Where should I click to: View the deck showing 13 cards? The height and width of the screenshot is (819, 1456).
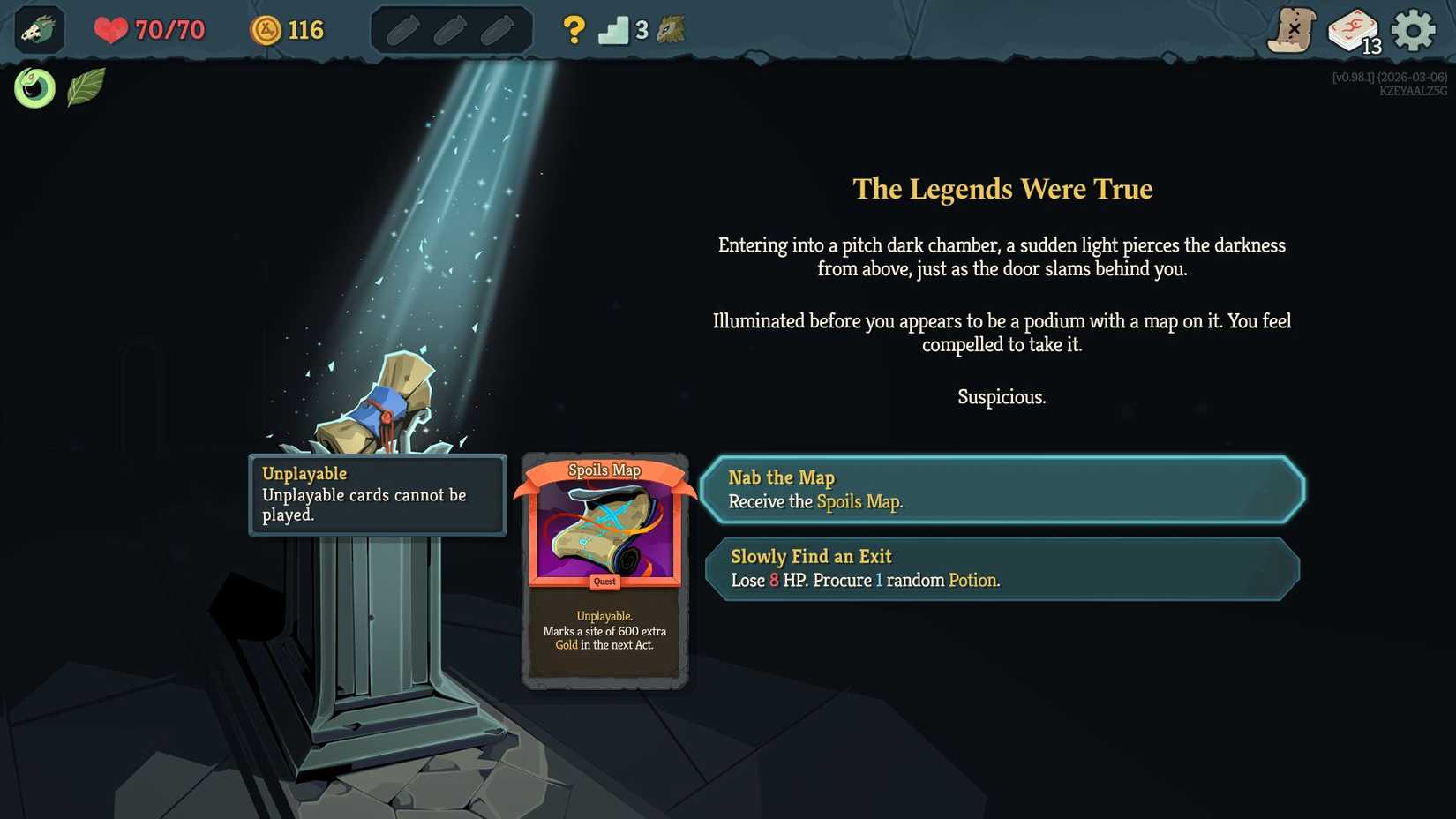[x=1352, y=29]
